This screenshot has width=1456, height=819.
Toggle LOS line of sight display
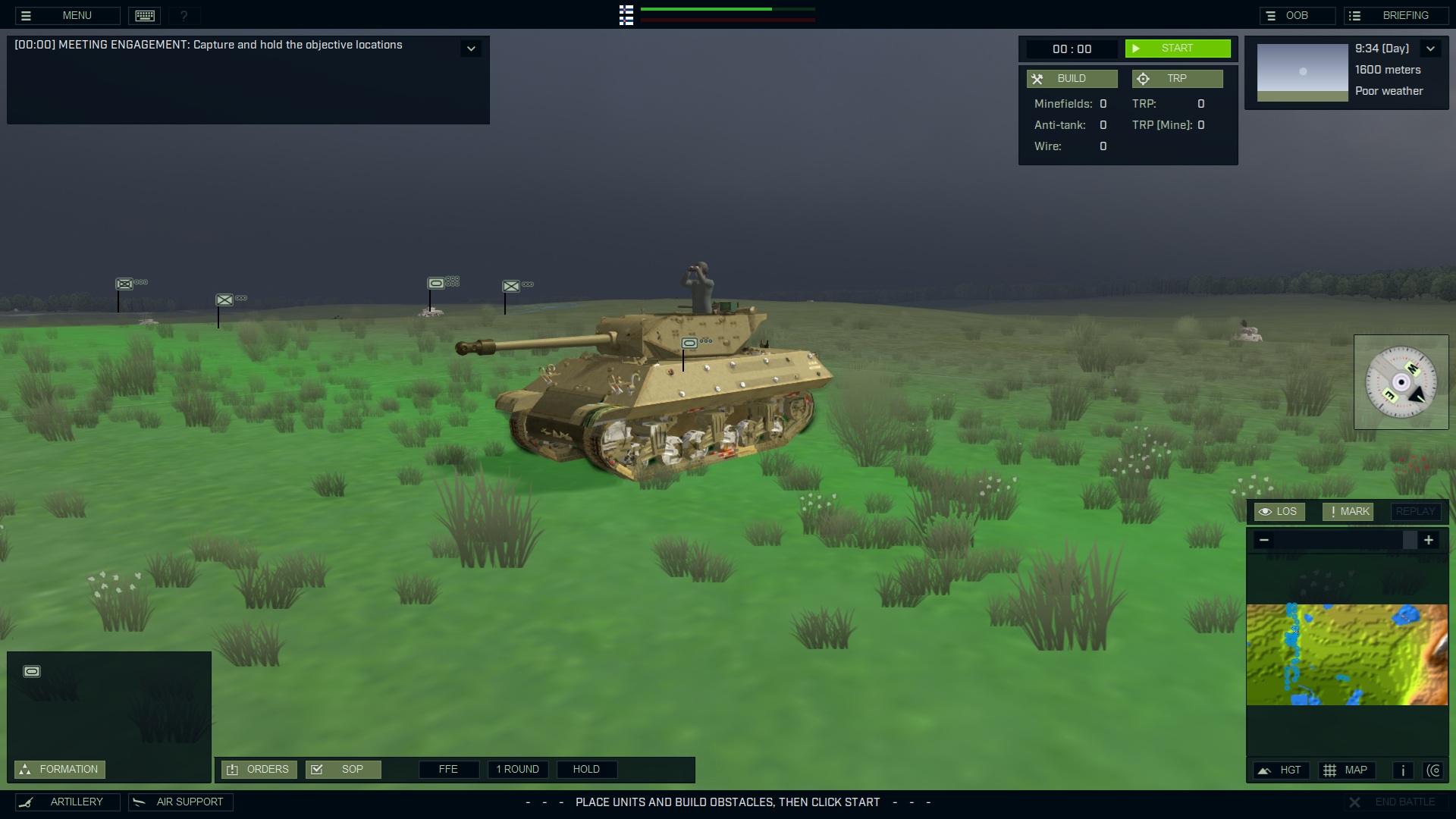(x=1280, y=511)
